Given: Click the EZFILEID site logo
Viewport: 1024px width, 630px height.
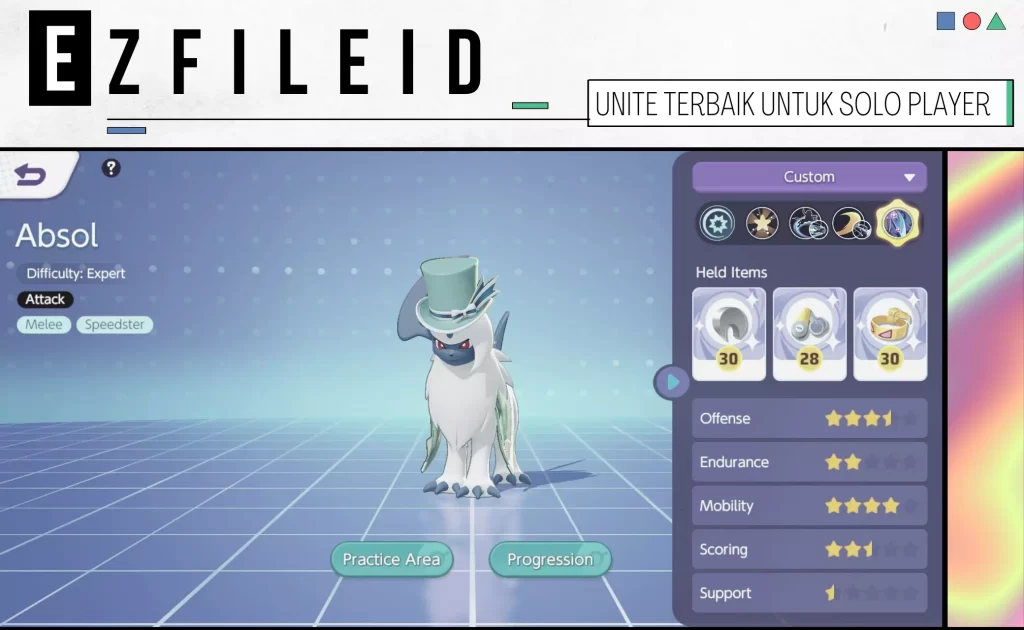Looking at the screenshot, I should coord(257,59).
